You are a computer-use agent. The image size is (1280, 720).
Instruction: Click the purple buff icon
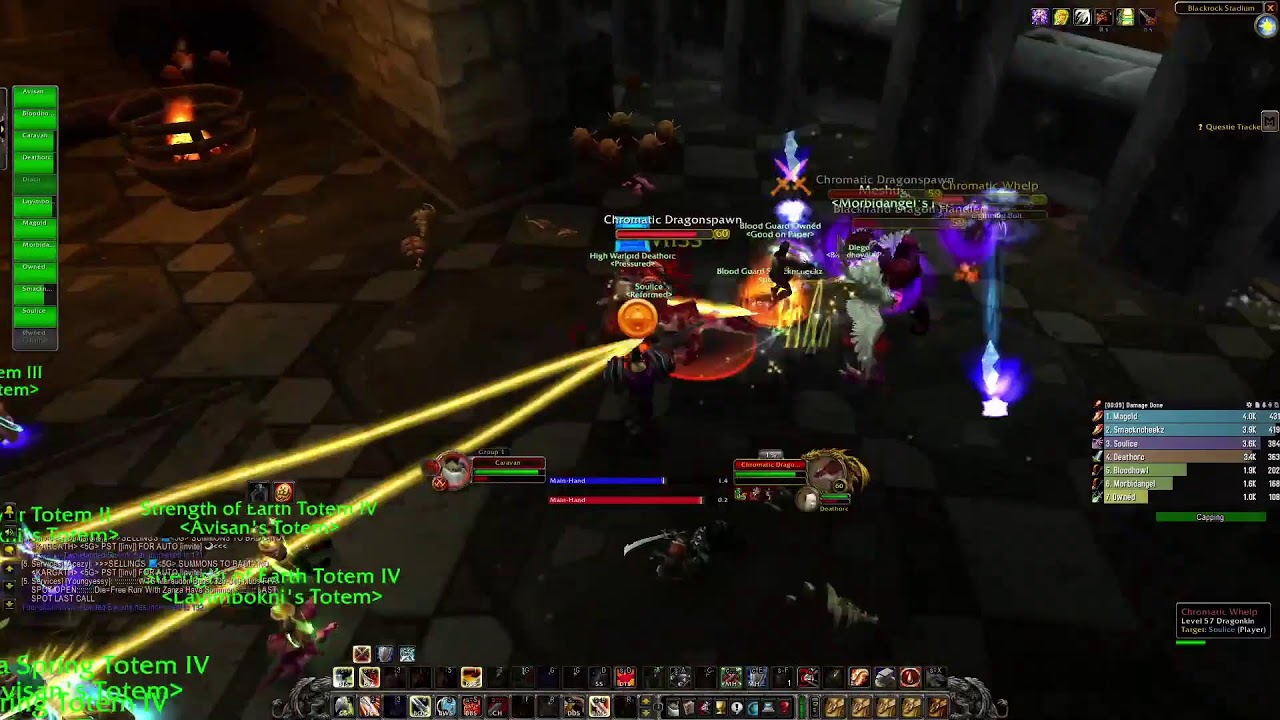coord(1040,17)
